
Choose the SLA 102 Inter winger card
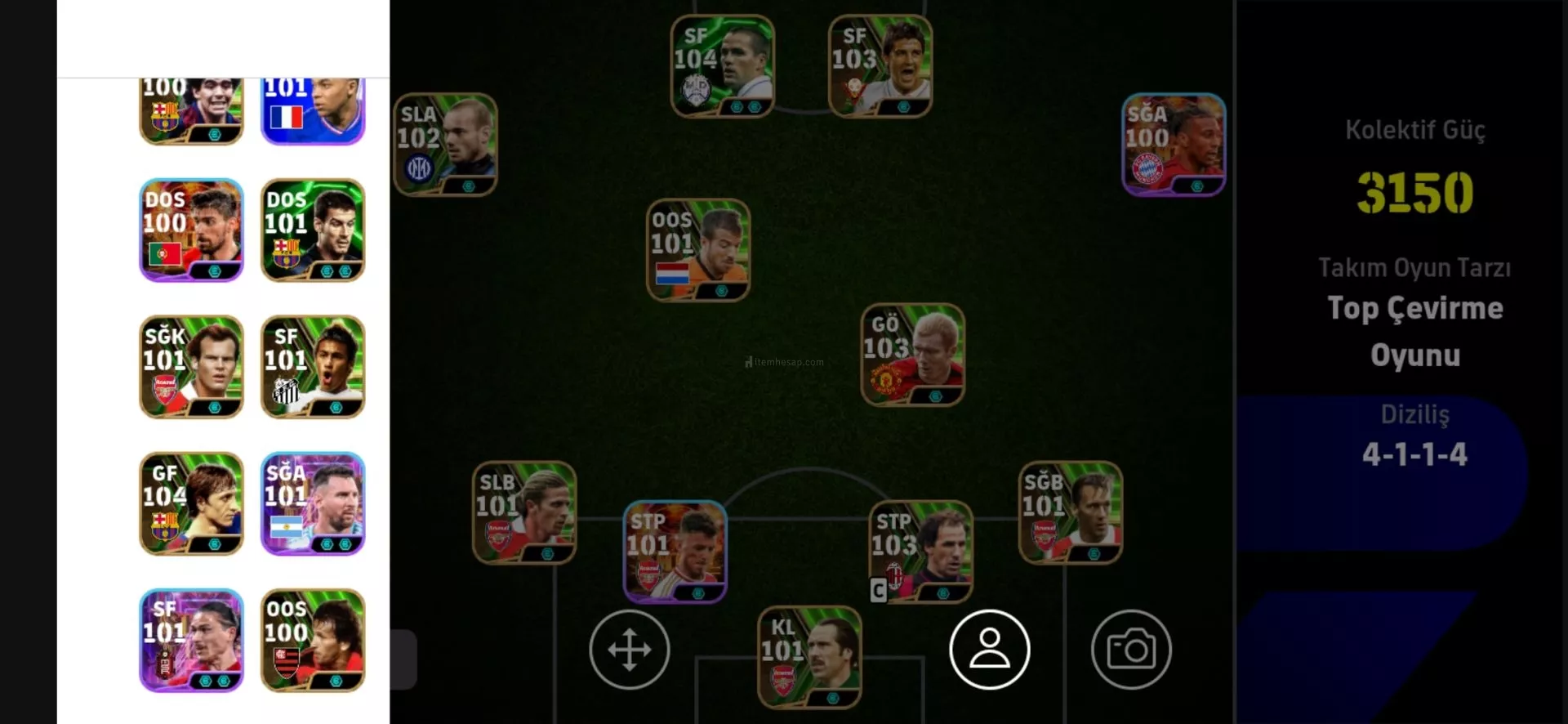445,145
